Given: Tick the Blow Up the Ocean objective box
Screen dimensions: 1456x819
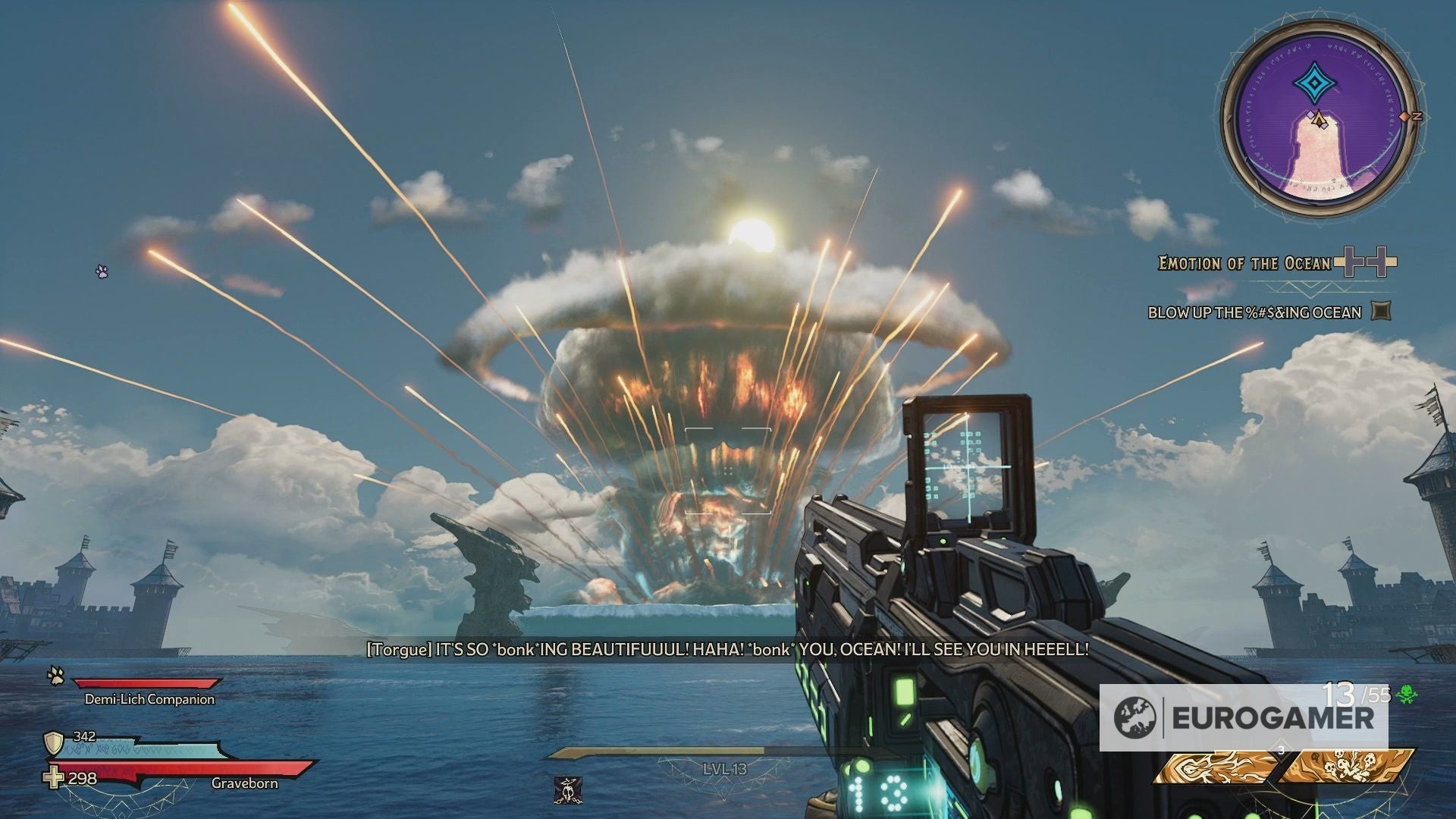Looking at the screenshot, I should 1381,311.
